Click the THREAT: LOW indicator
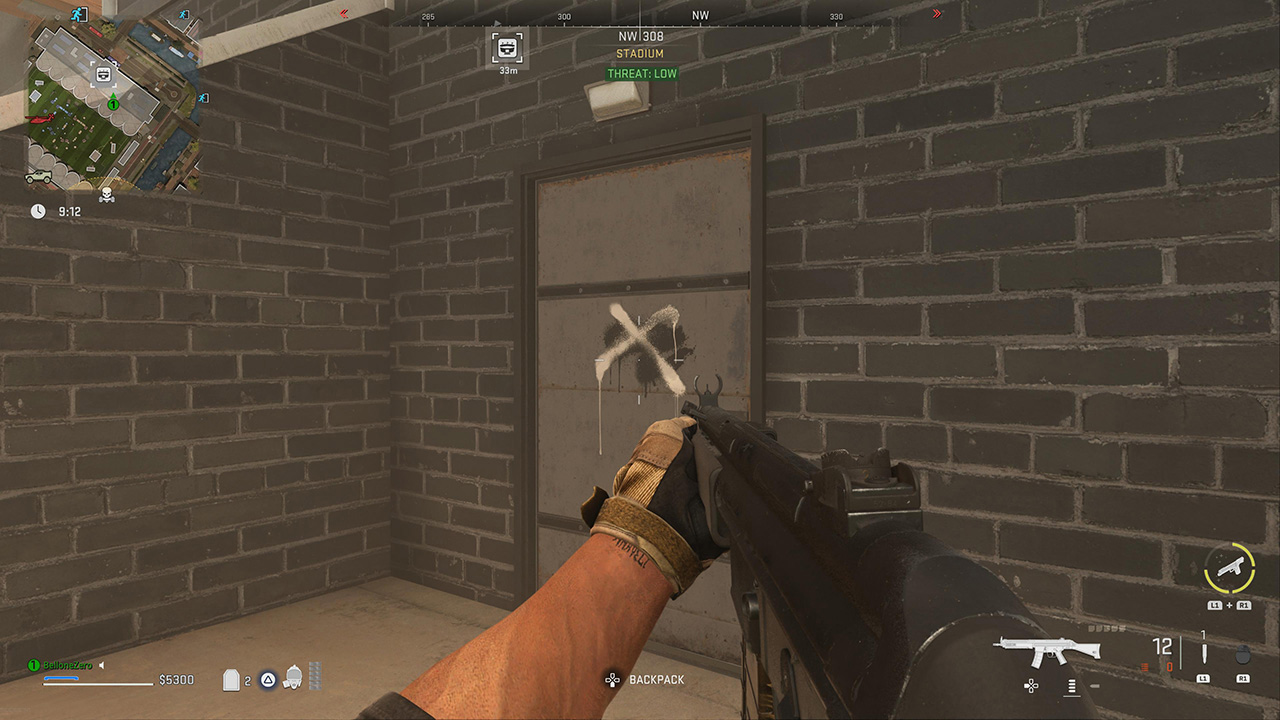The image size is (1280, 720). pos(640,73)
